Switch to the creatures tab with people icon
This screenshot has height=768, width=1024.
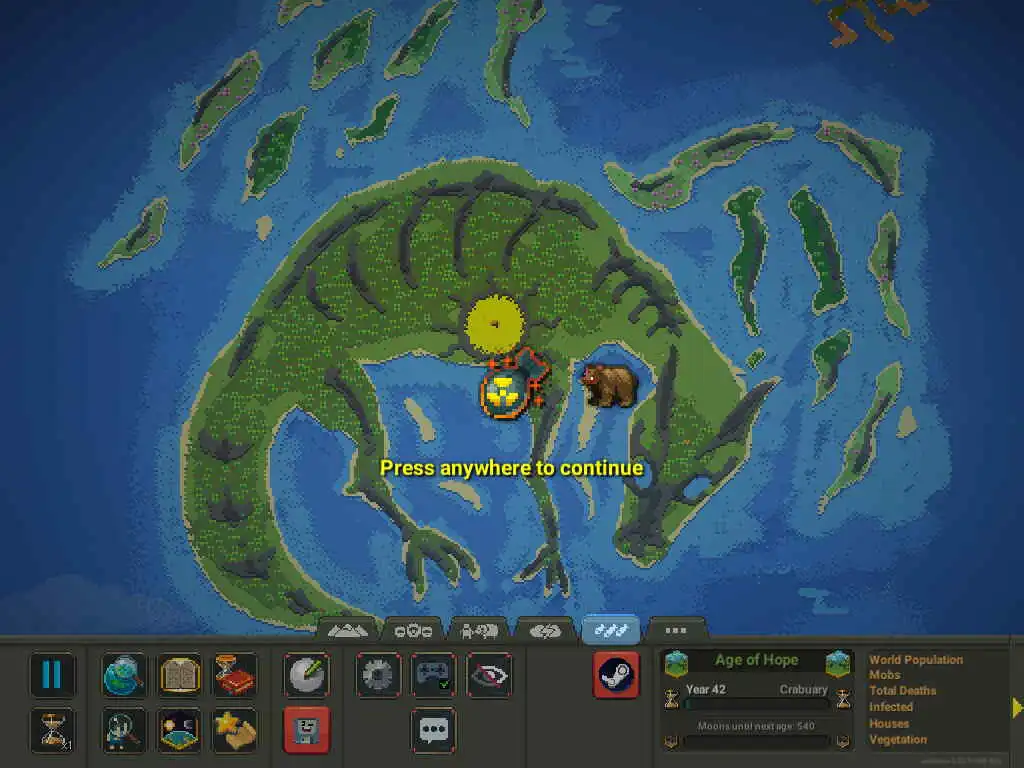(x=479, y=630)
